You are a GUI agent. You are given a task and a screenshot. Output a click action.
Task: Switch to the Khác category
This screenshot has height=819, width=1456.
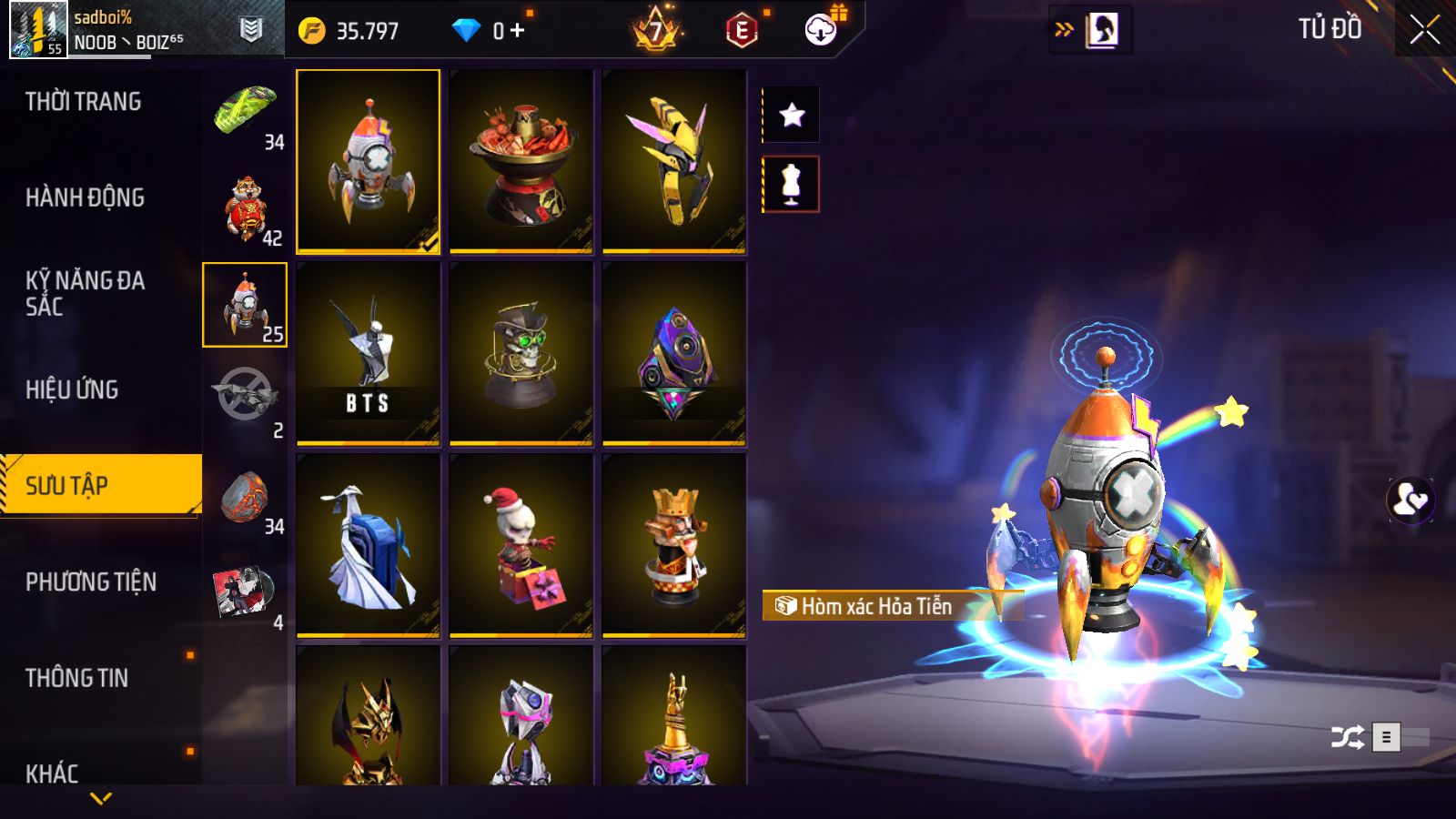point(52,773)
